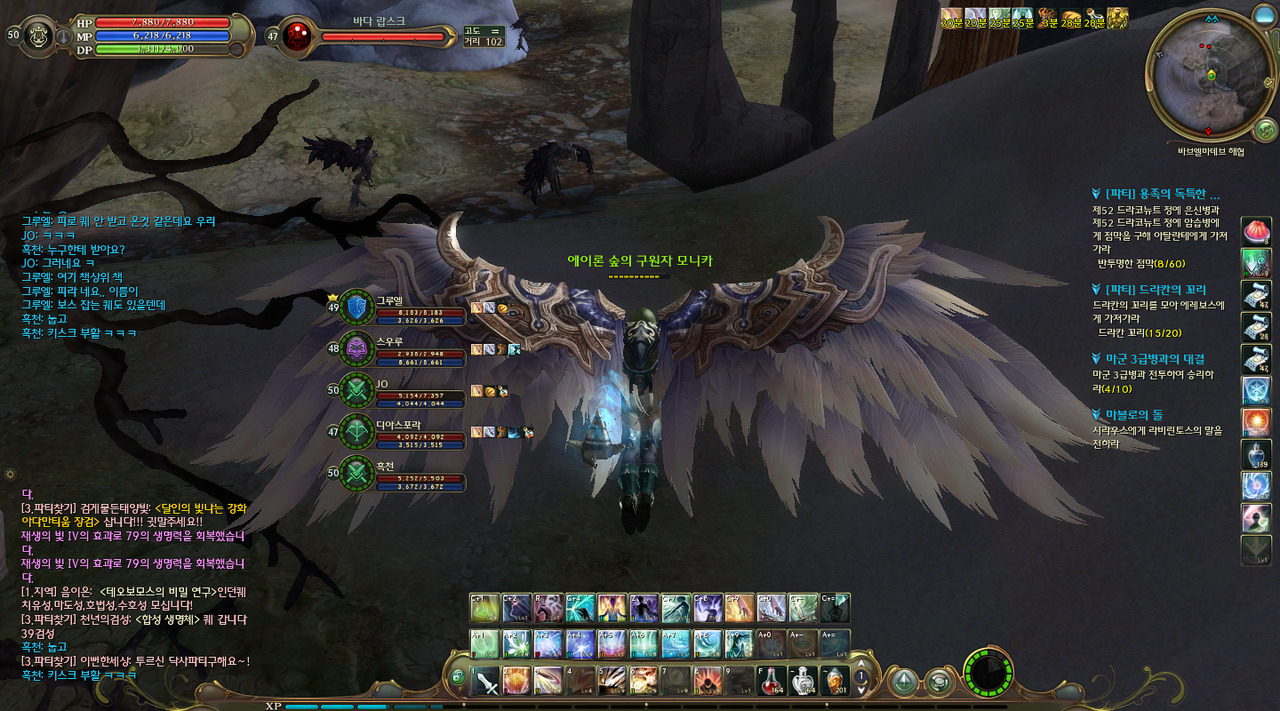Drink the red health potion
Screen dimensions: 1280x711
click(772, 681)
